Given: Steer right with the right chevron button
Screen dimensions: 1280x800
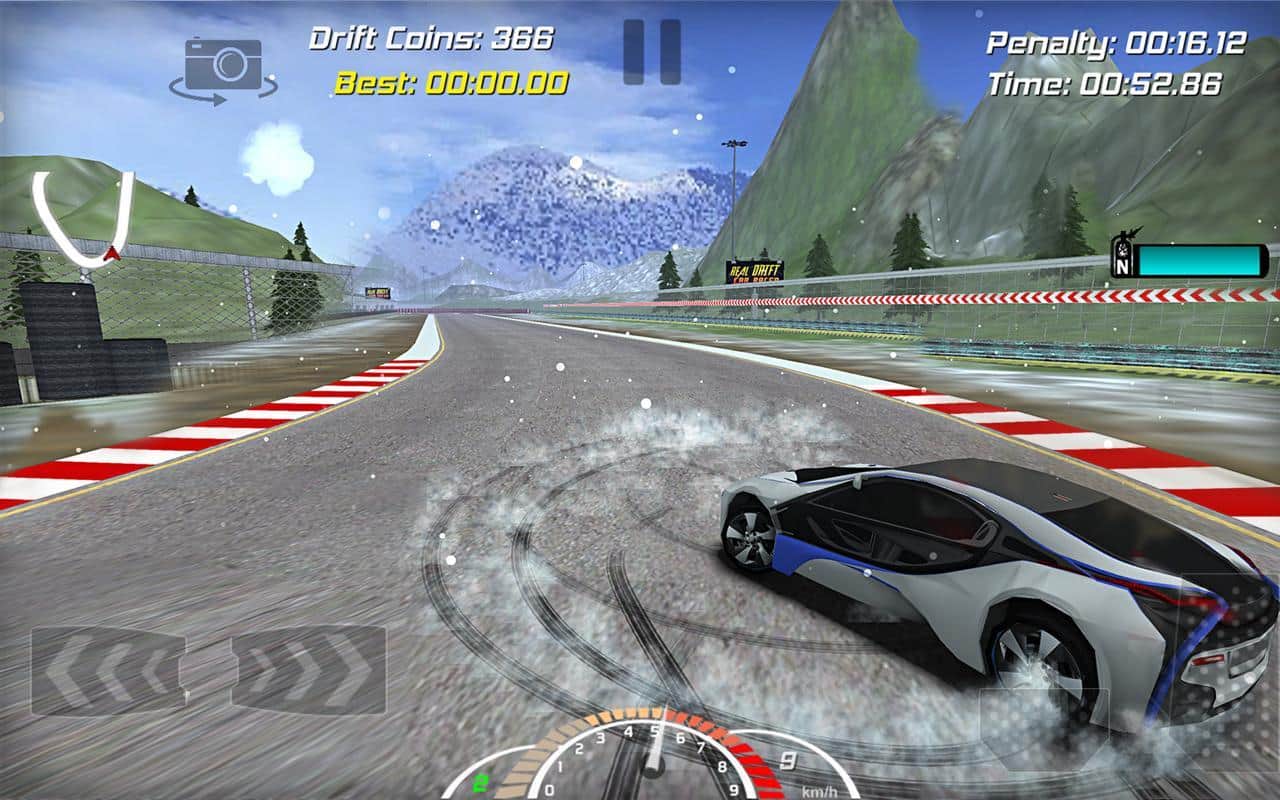Looking at the screenshot, I should 309,670.
